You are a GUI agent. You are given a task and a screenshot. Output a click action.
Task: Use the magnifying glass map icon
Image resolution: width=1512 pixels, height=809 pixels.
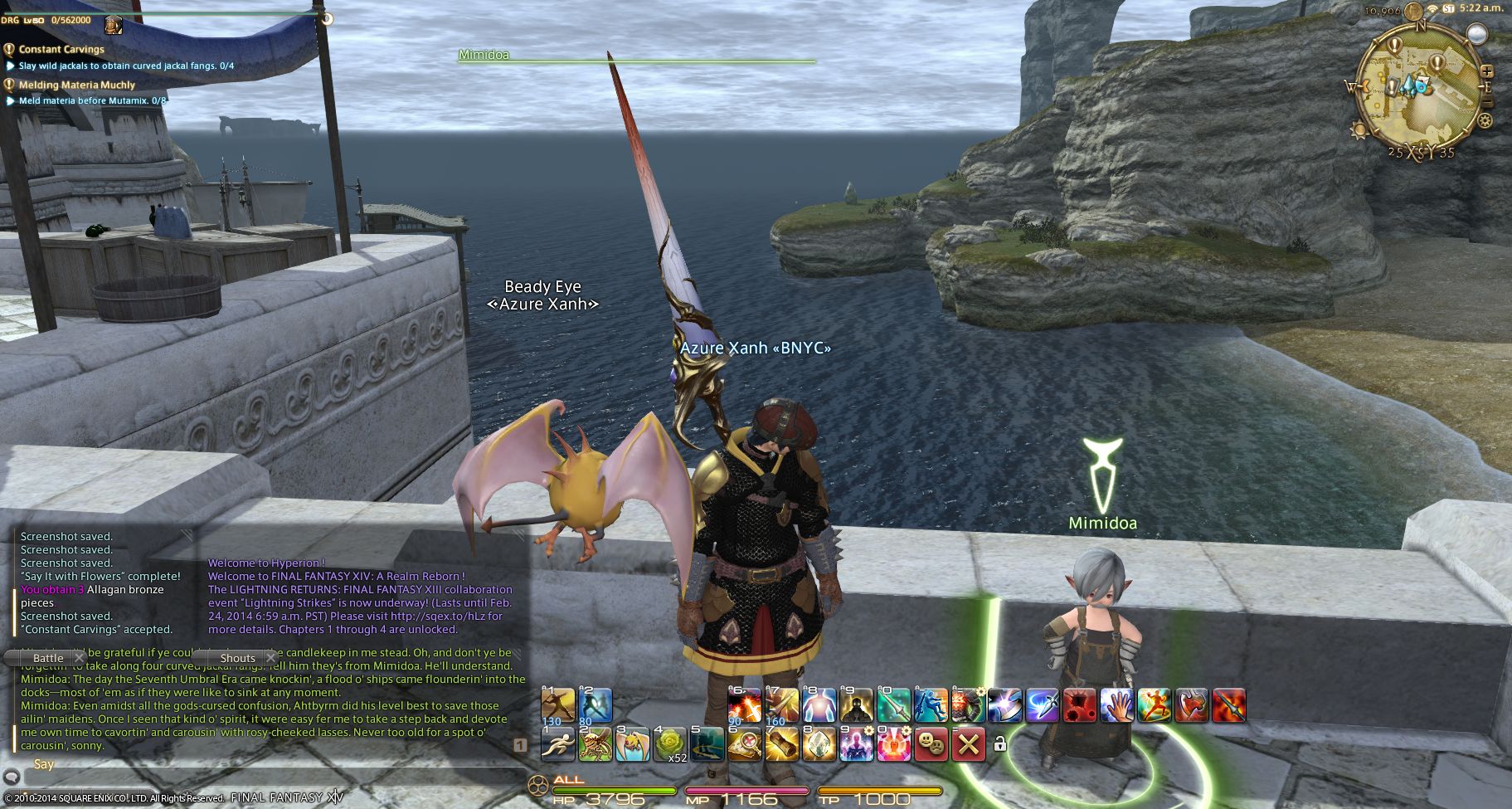coord(744,744)
